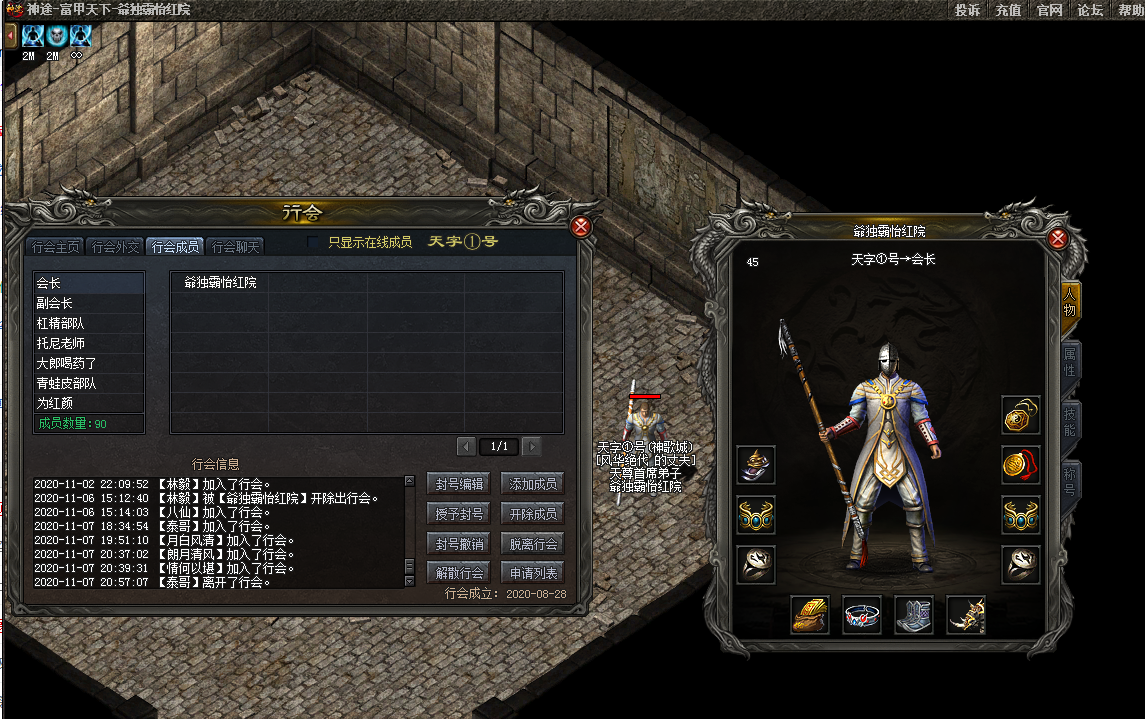The height and width of the screenshot is (719, 1145).
Task: Open the 申请列表 applications list
Action: pyautogui.click(x=531, y=573)
